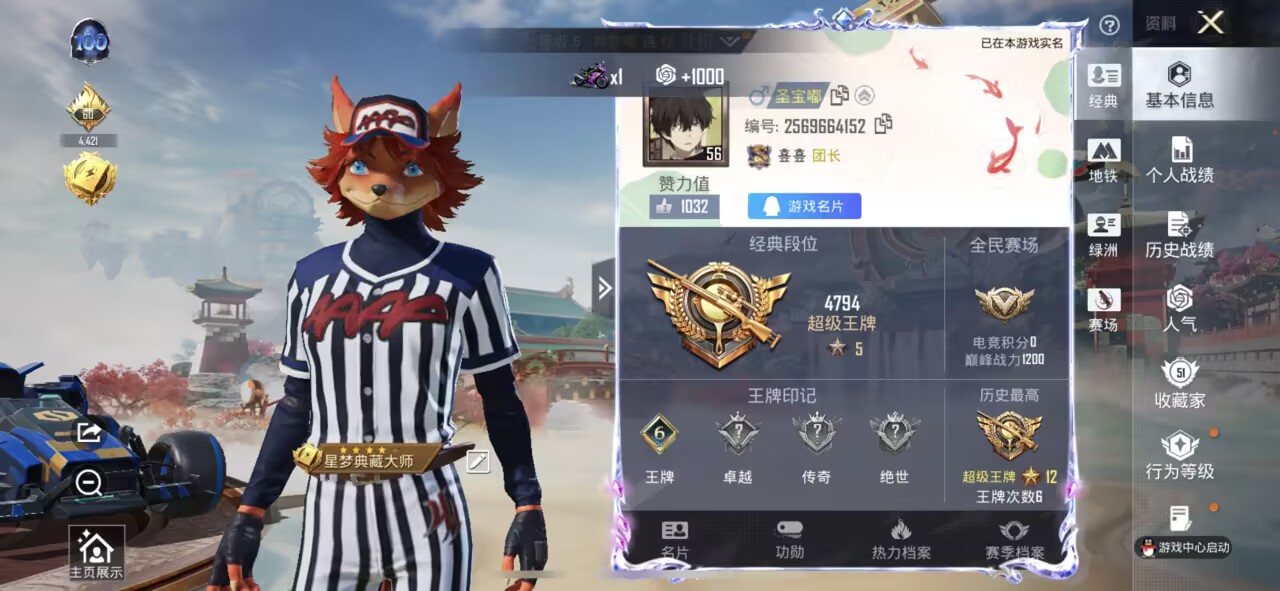
Task: Edit the 星梦典藏大师 title badge
Action: 478,461
